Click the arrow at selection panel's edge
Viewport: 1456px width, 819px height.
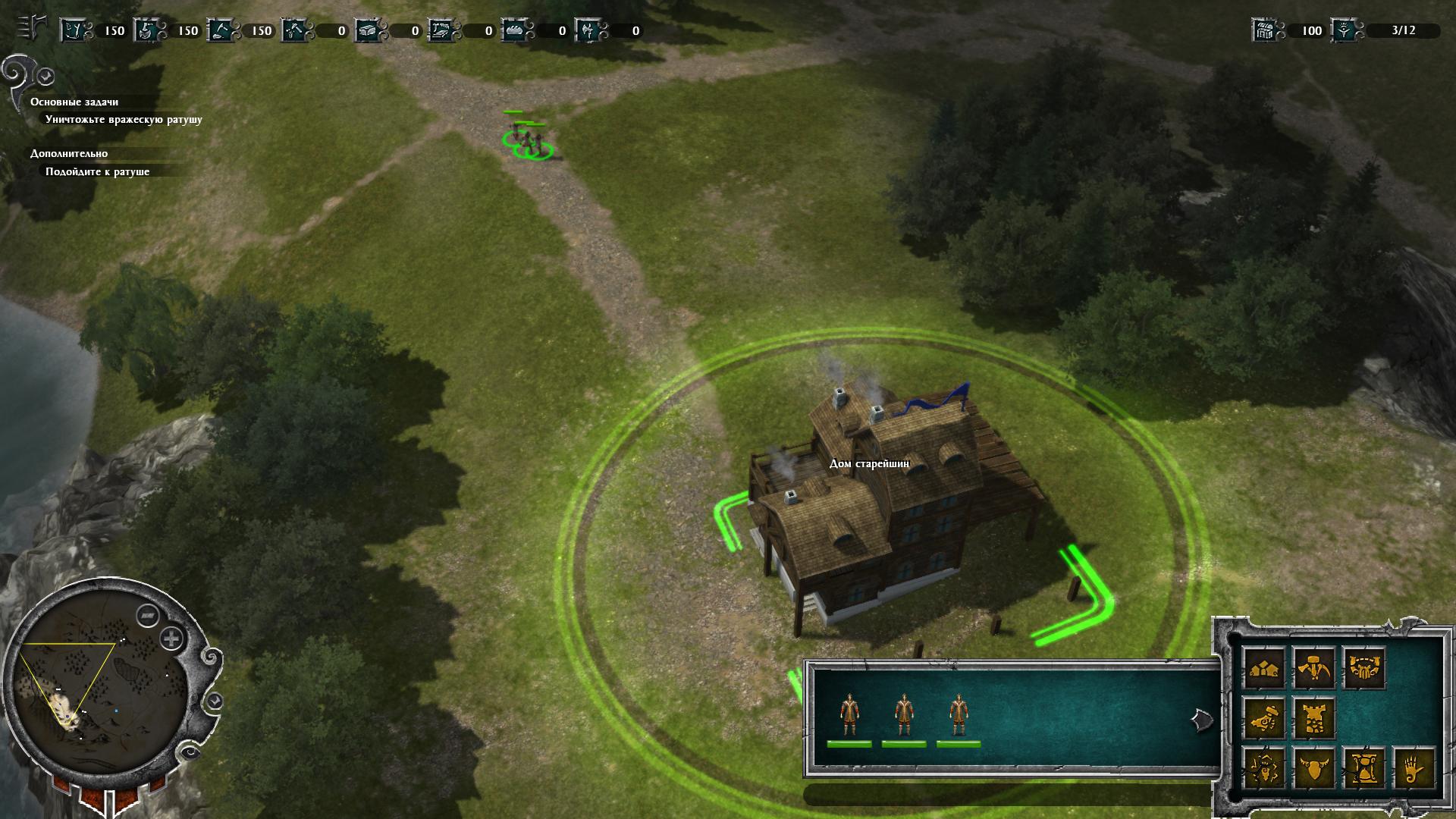pyautogui.click(x=1202, y=720)
